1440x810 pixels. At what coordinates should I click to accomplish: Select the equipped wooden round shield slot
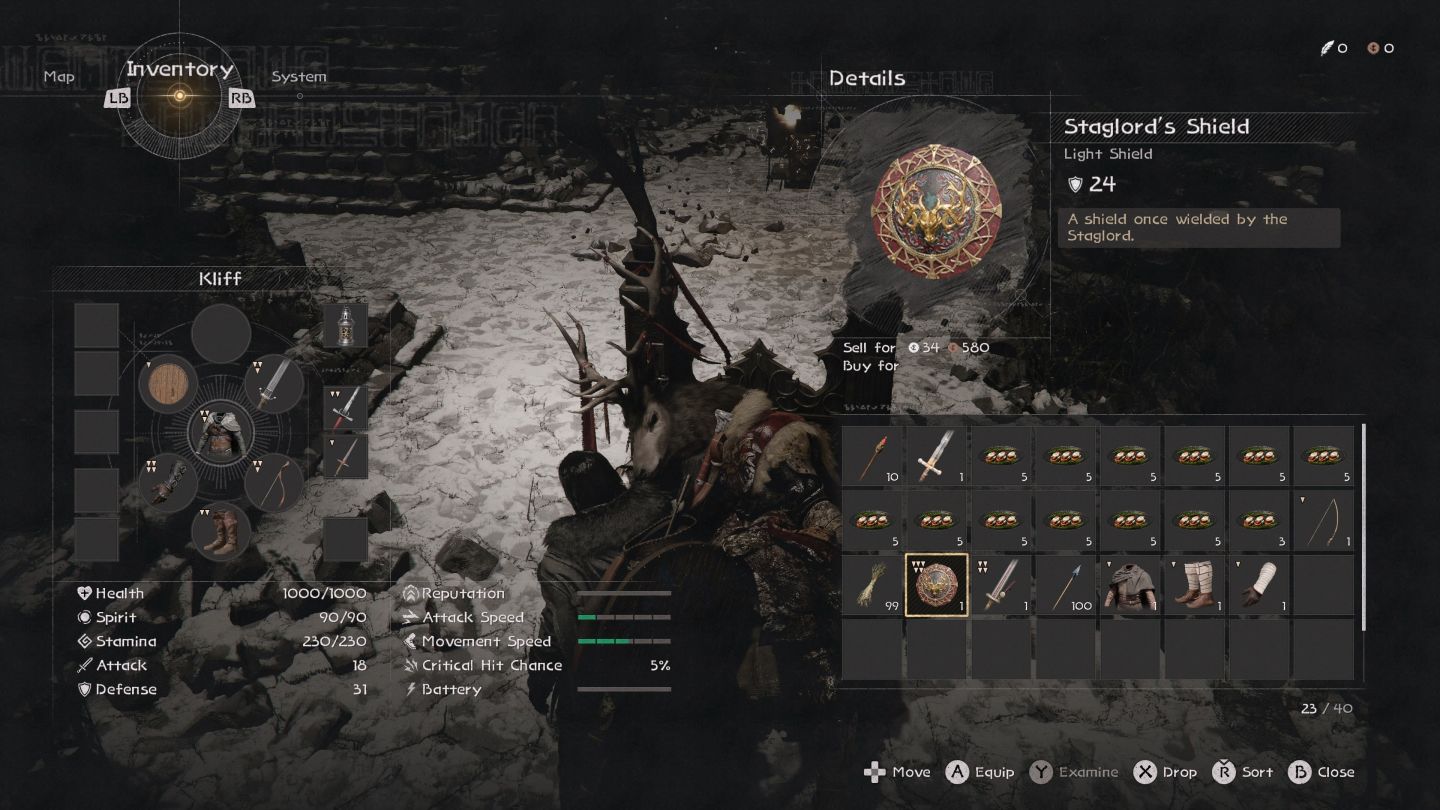pyautogui.click(x=168, y=384)
